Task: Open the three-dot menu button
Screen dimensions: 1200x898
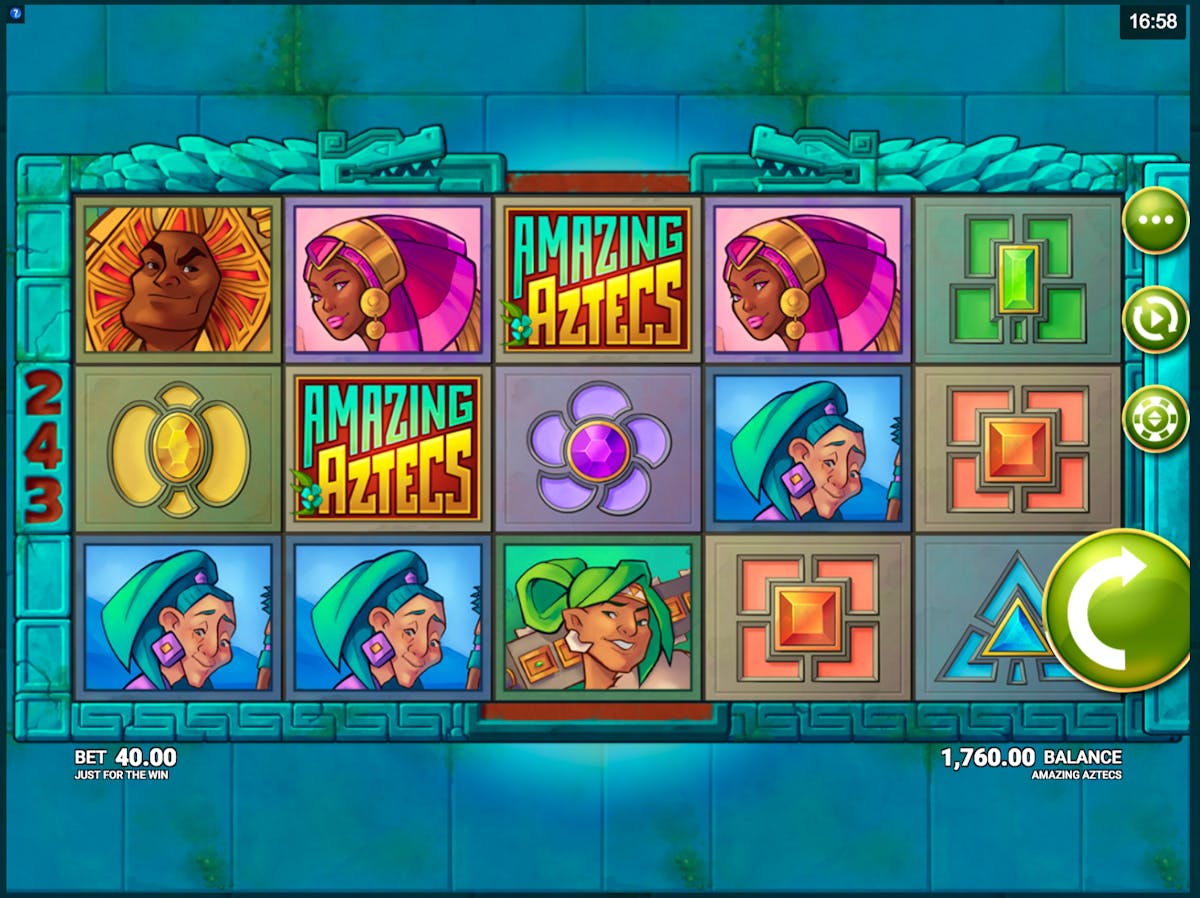Action: pos(1154,220)
